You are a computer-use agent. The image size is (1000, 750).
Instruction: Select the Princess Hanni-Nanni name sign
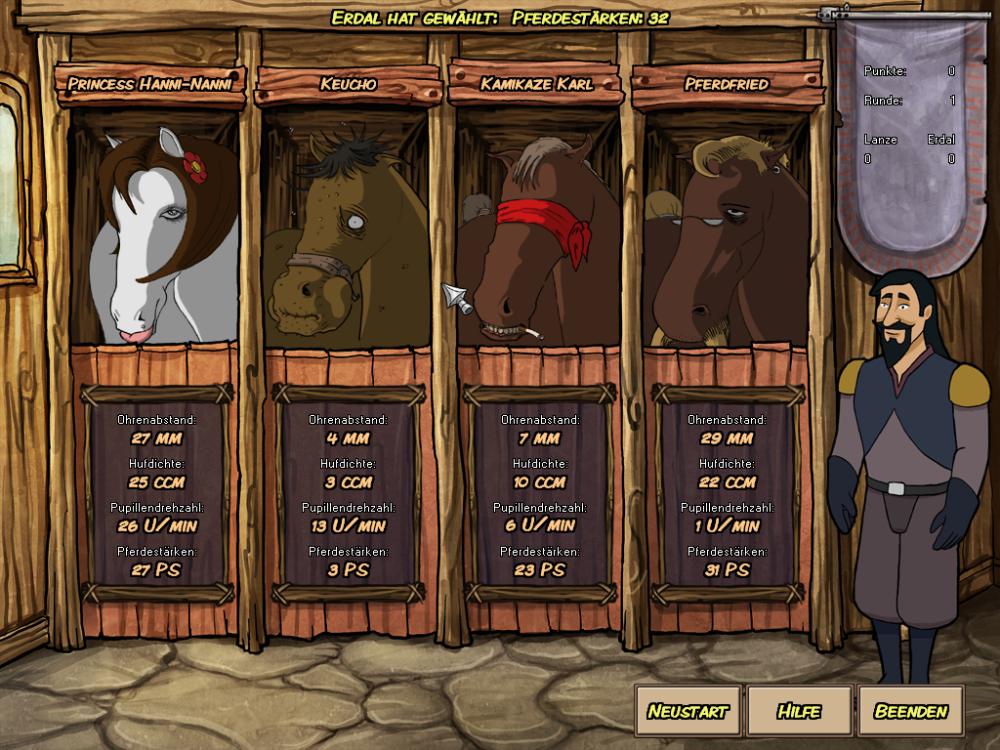150,84
